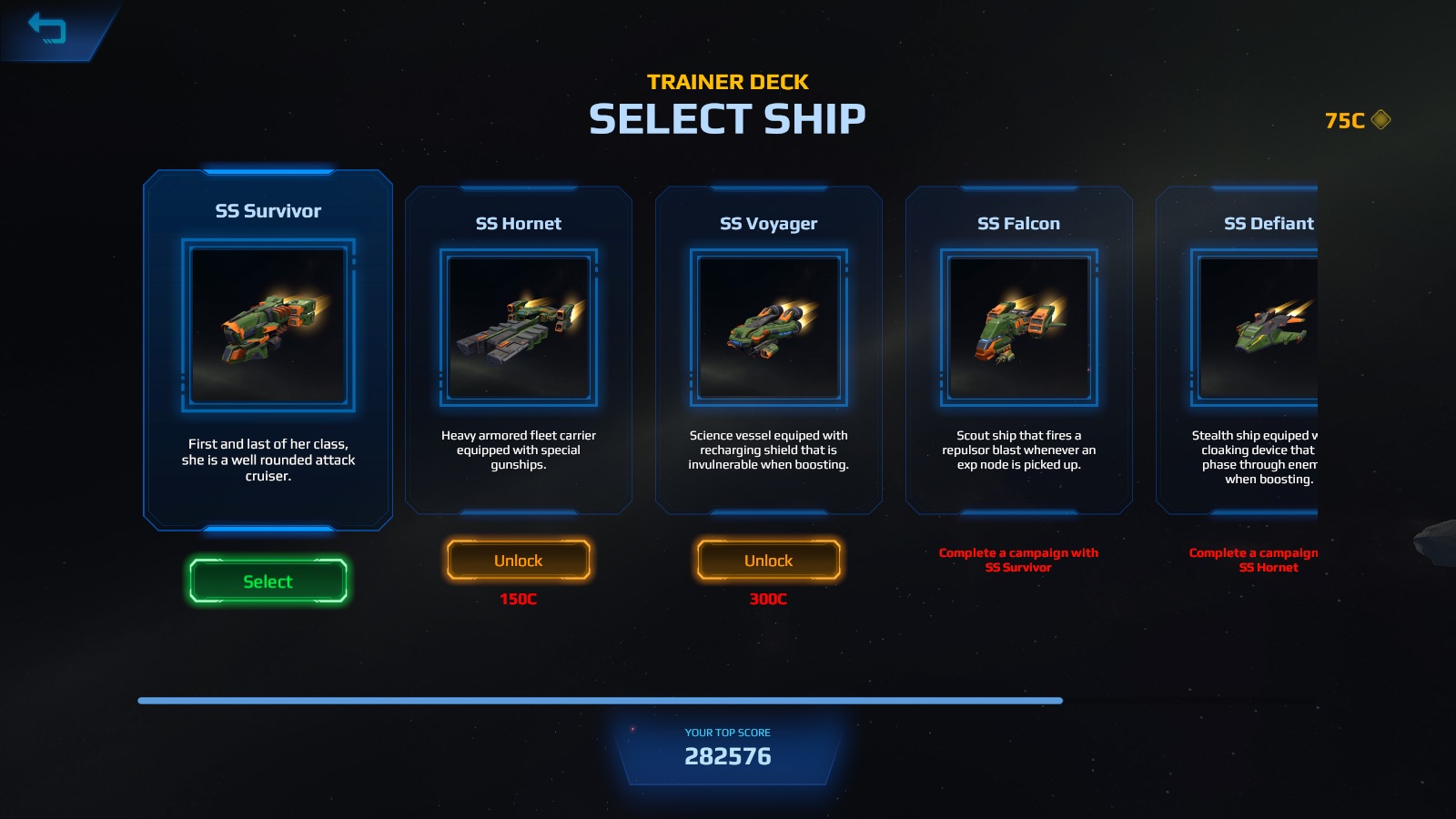Click the Complete a campaign with SS Survivor text
Viewport: 1456px width, 819px height.
click(1018, 559)
